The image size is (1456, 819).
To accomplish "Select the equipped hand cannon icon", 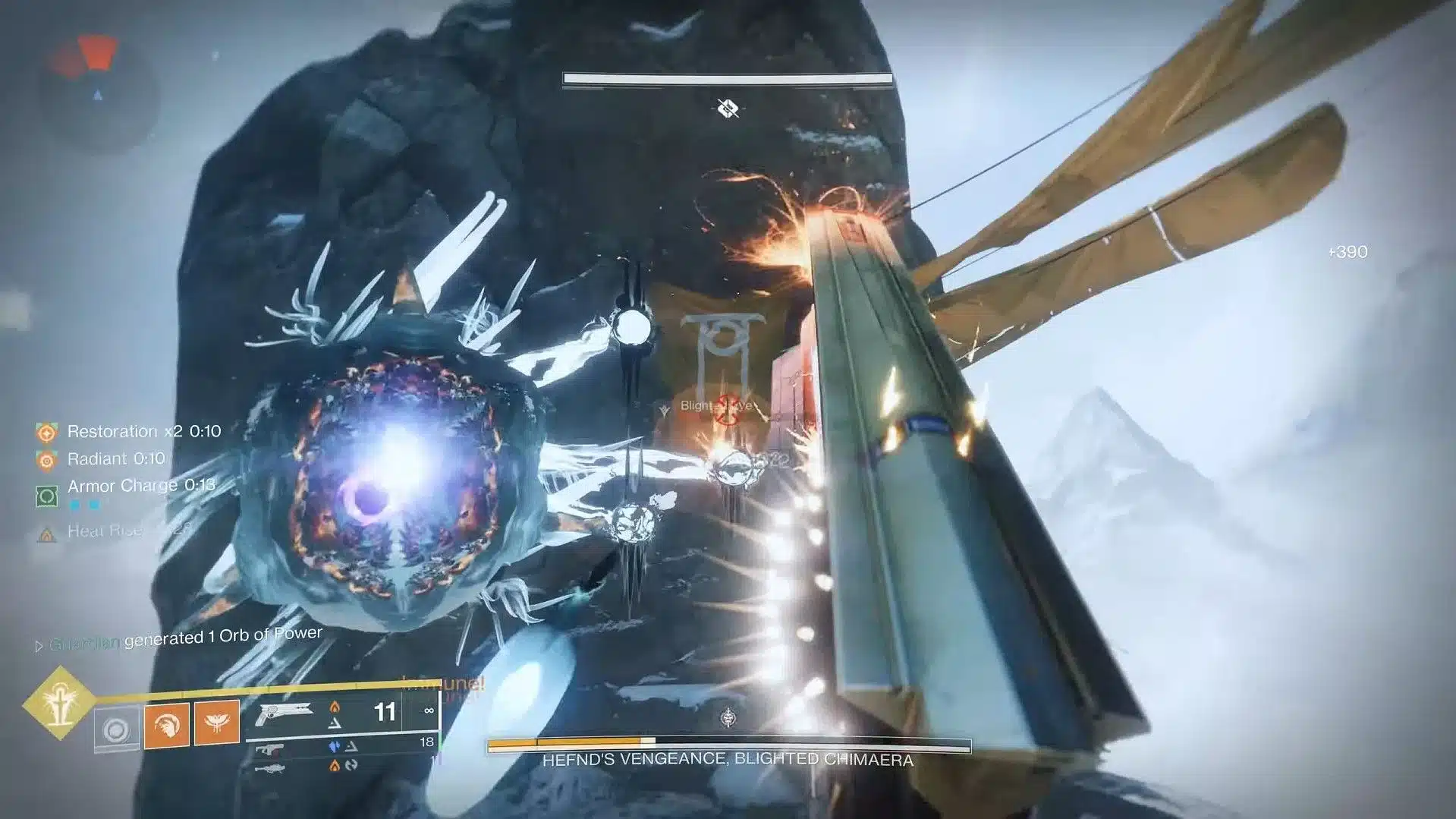I will tap(285, 713).
